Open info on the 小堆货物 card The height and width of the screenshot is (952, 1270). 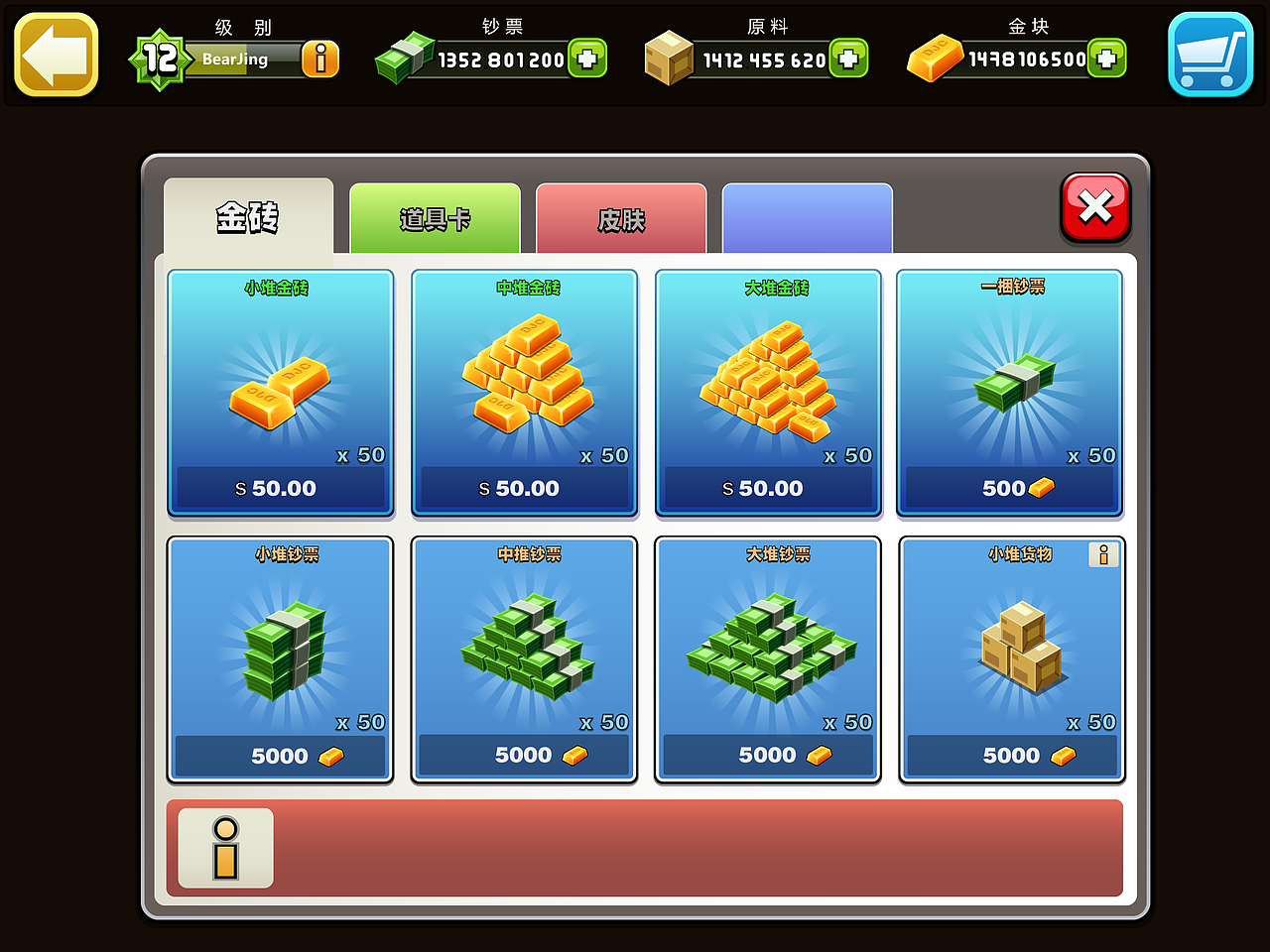coord(1103,555)
